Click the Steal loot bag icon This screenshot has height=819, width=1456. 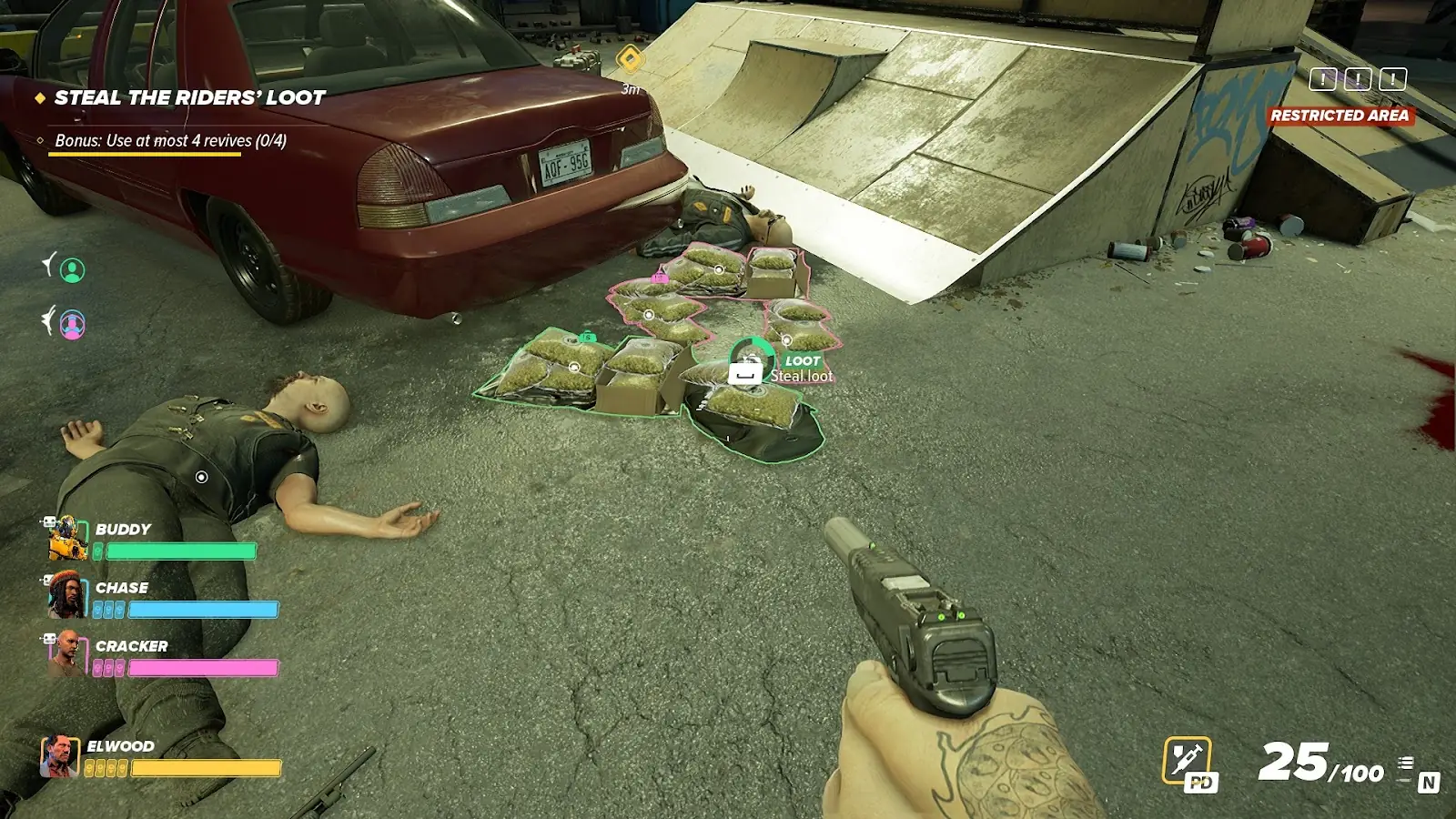click(x=746, y=370)
